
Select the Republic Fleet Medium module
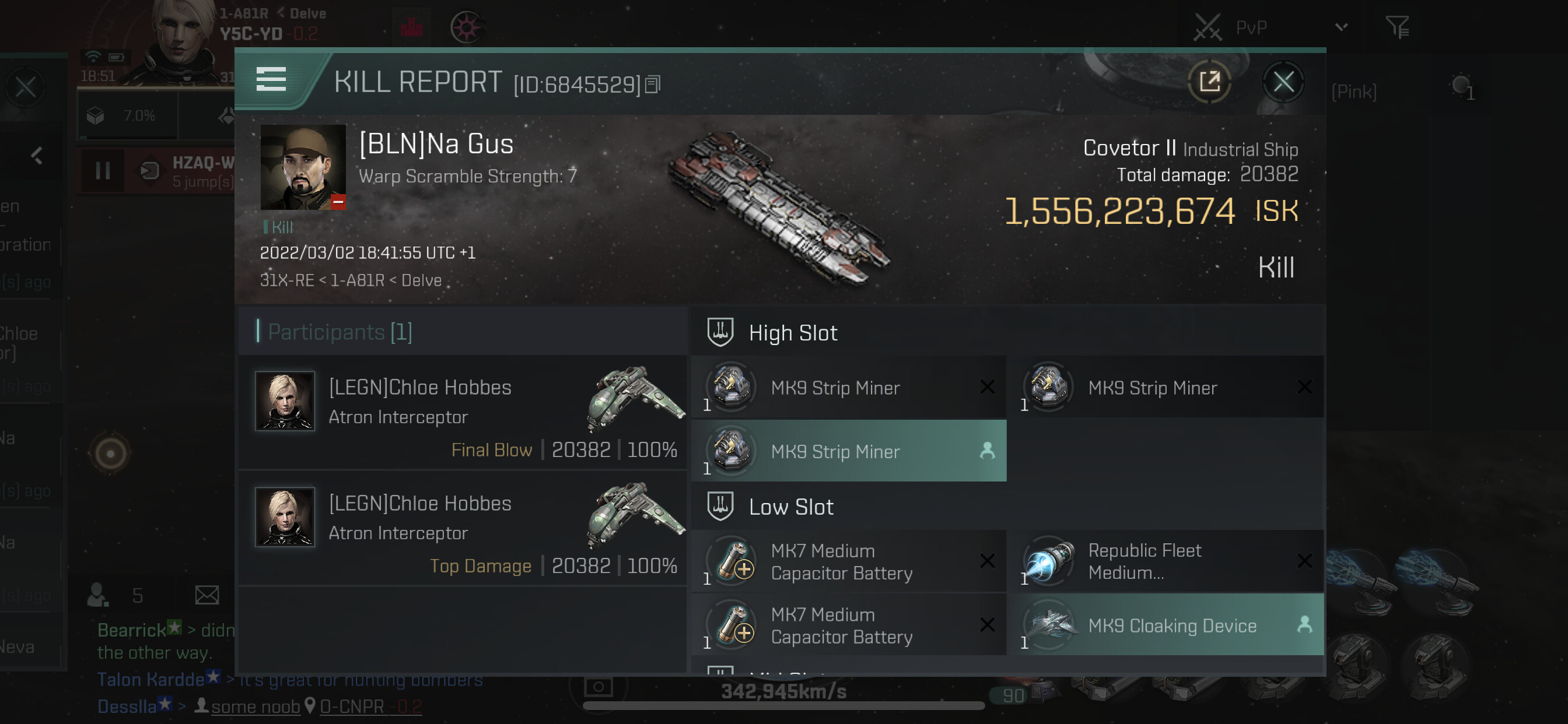(1165, 561)
